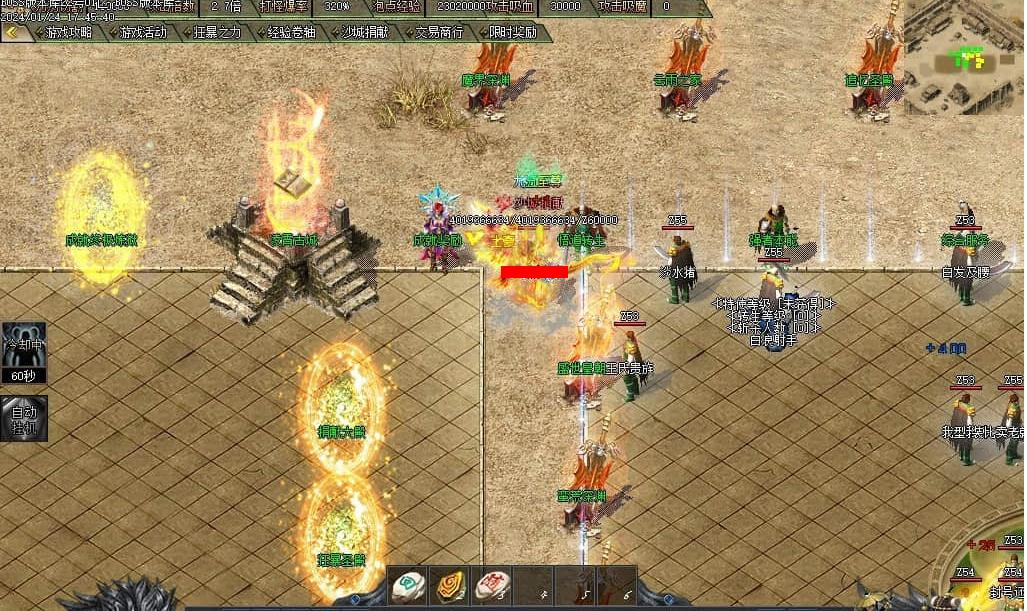Use the red-marked rune stone
1027x611 pixels.
[490, 586]
